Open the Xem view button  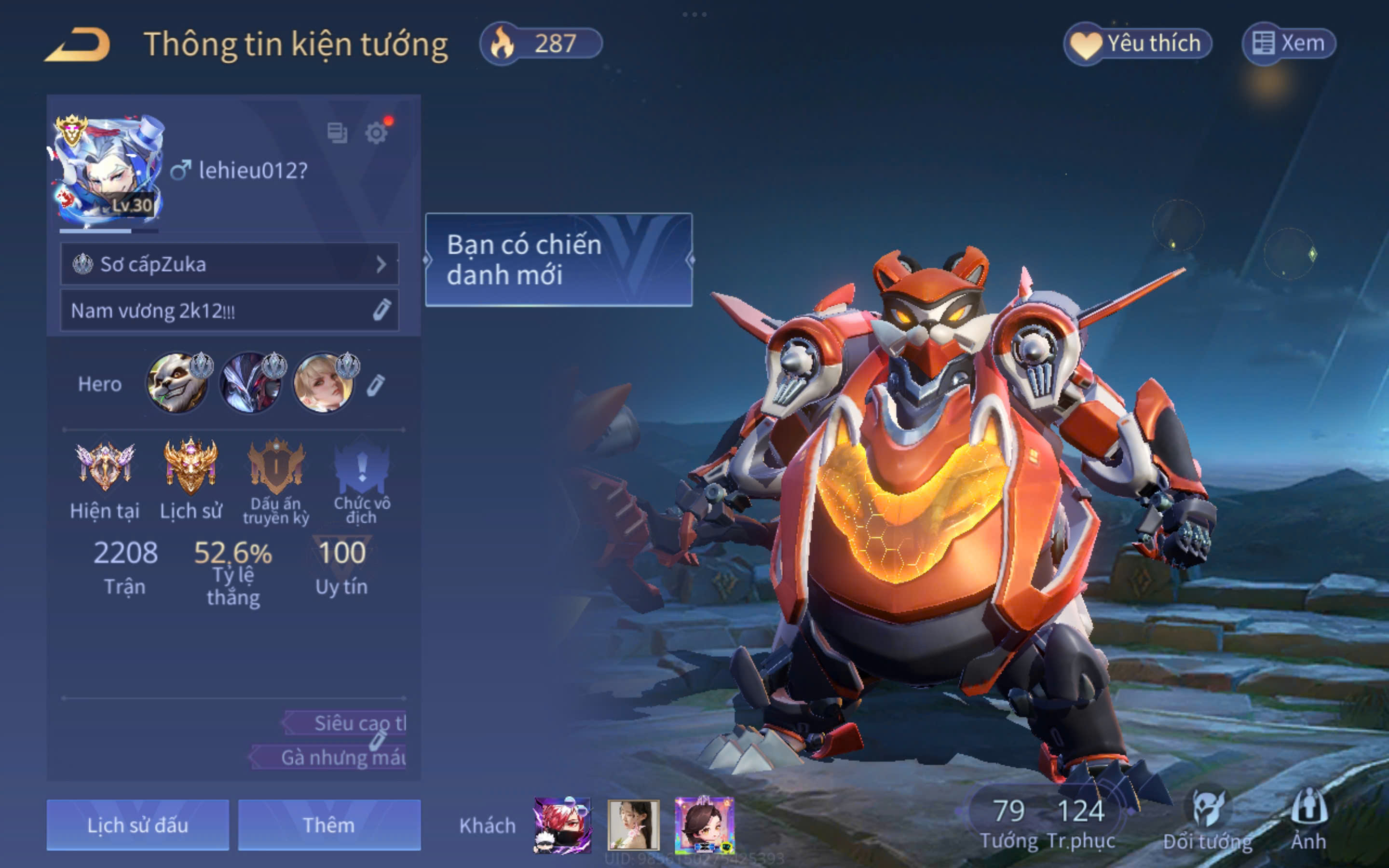(1289, 43)
